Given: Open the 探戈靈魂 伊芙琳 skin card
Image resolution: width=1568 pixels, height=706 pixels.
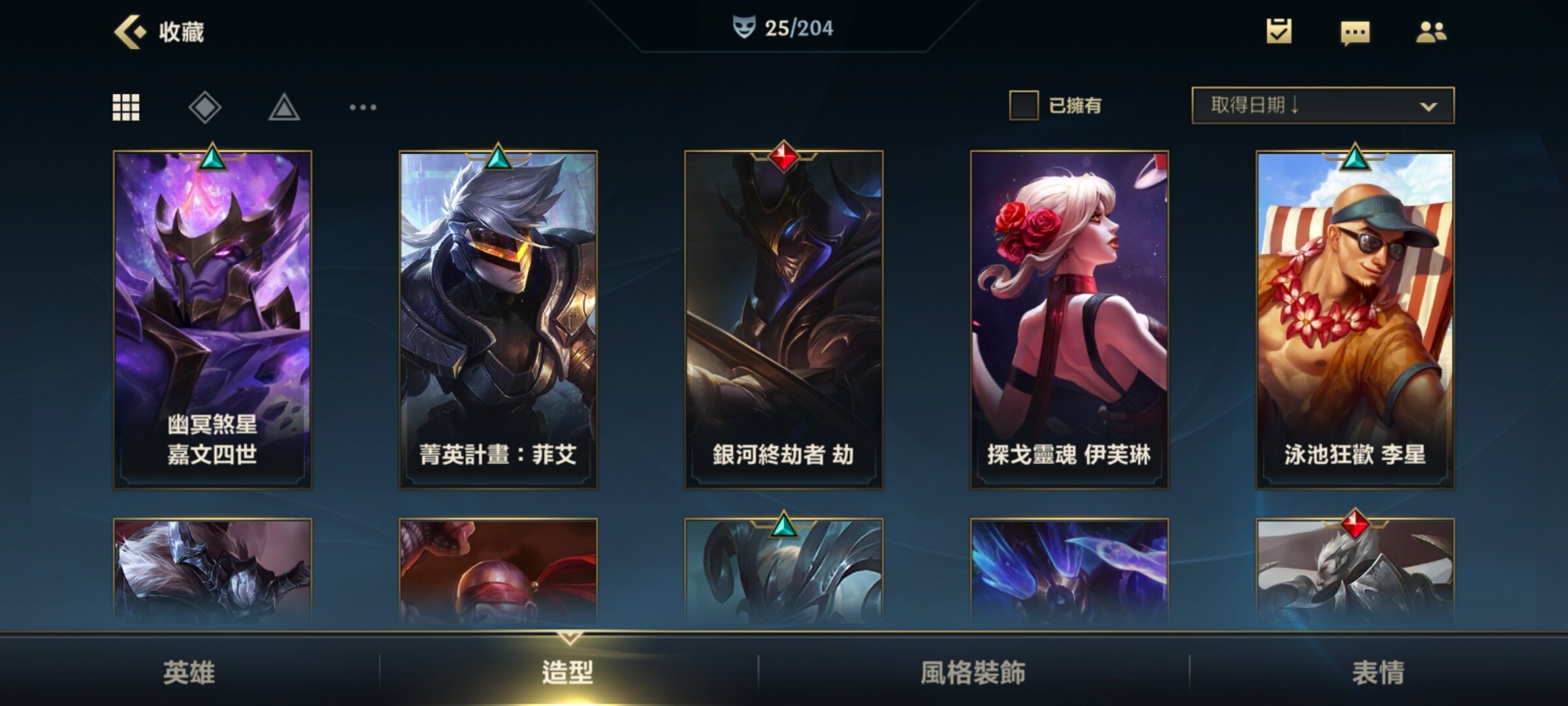Looking at the screenshot, I should (x=1069, y=320).
